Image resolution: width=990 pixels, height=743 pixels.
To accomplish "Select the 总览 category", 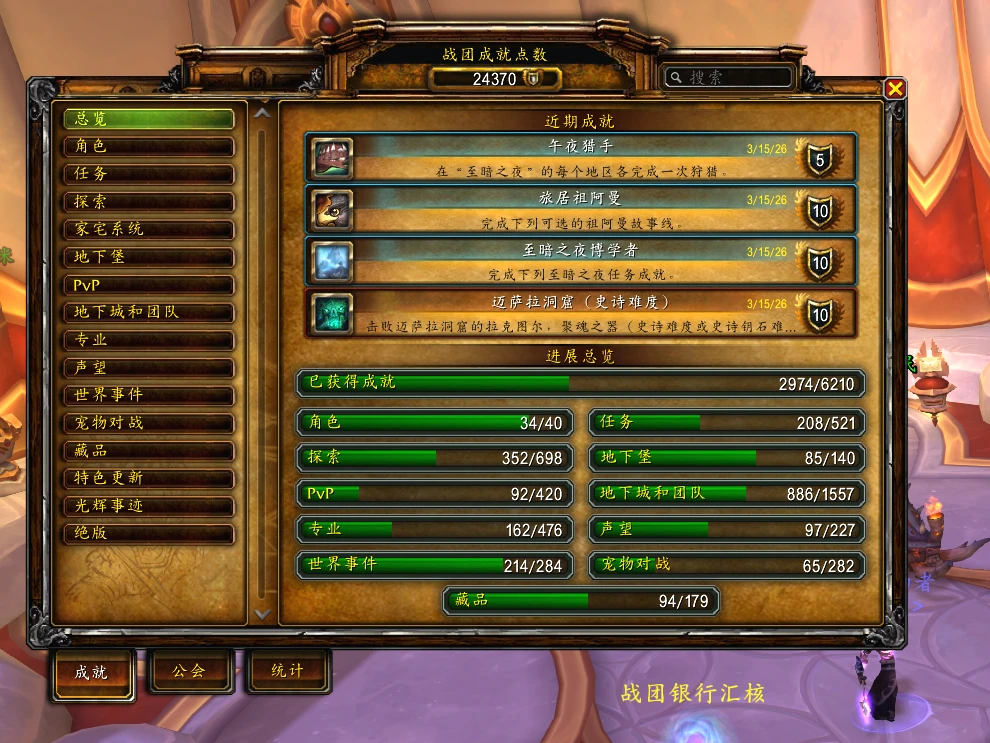I will pyautogui.click(x=149, y=119).
